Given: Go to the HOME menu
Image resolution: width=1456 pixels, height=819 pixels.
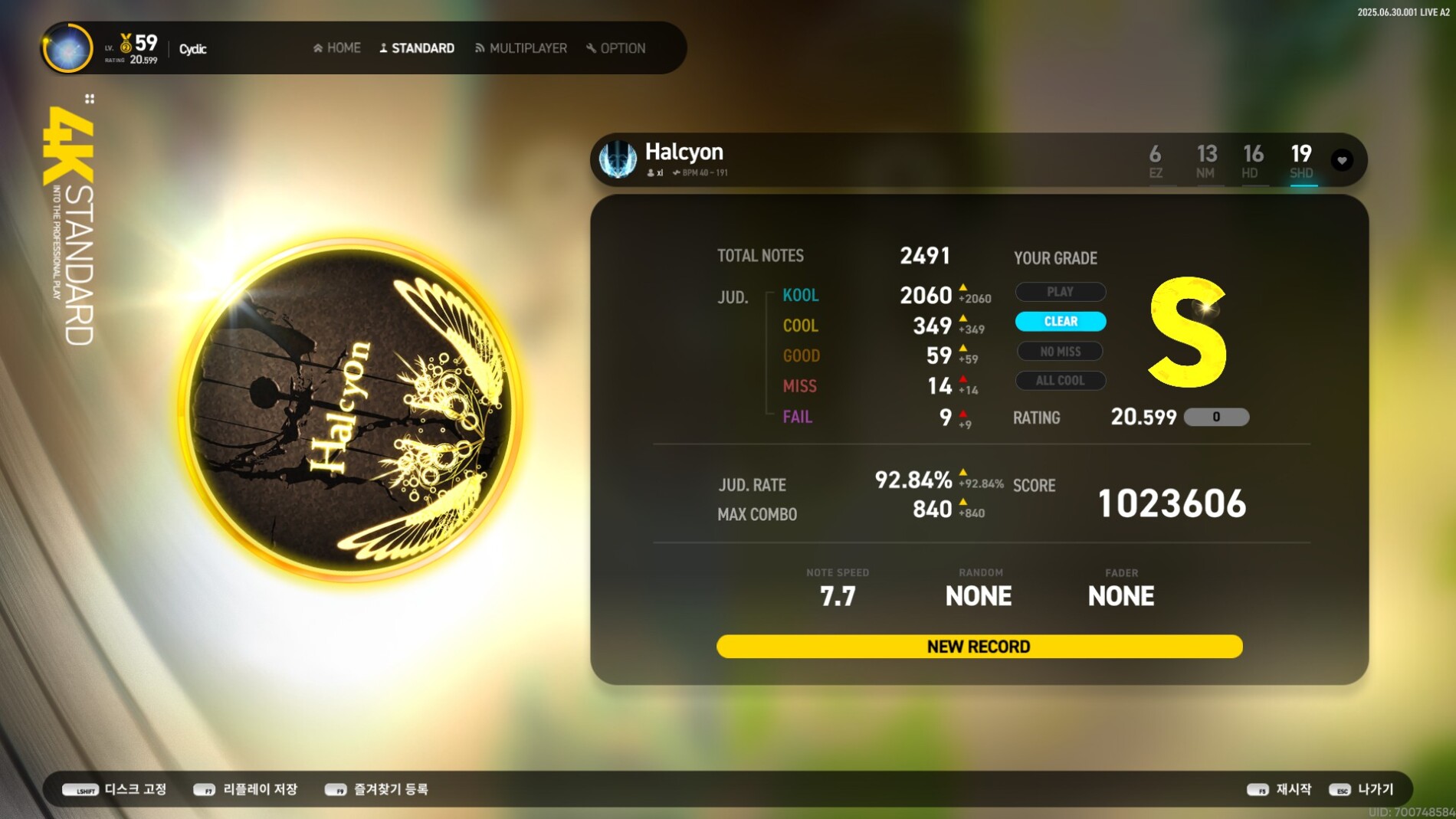Looking at the screenshot, I should pos(337,48).
